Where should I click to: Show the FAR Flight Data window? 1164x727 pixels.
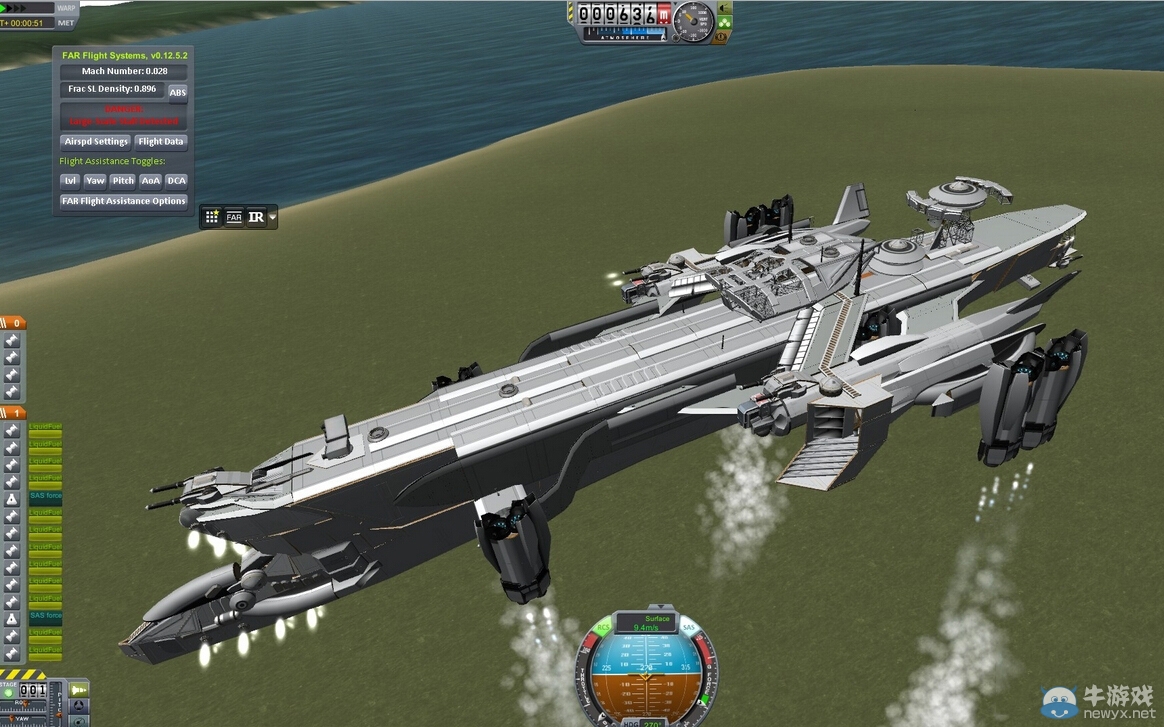(x=161, y=141)
